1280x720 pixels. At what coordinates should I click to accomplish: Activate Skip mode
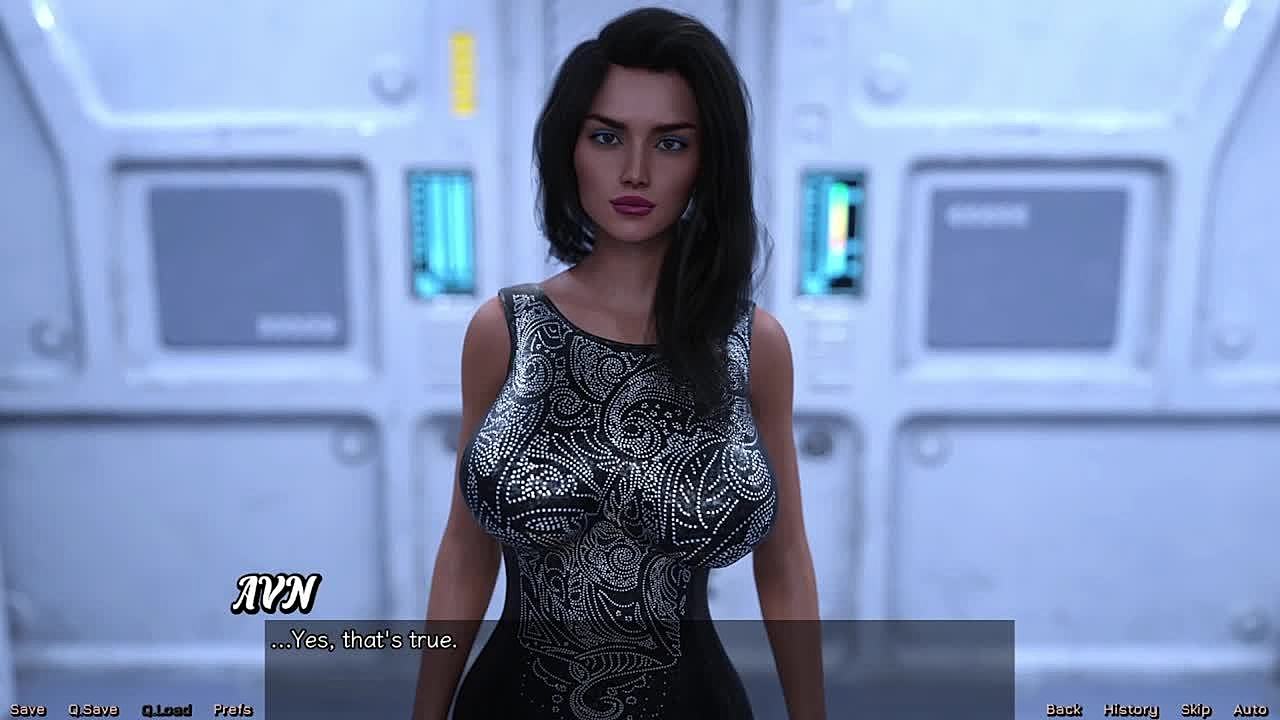(1195, 709)
